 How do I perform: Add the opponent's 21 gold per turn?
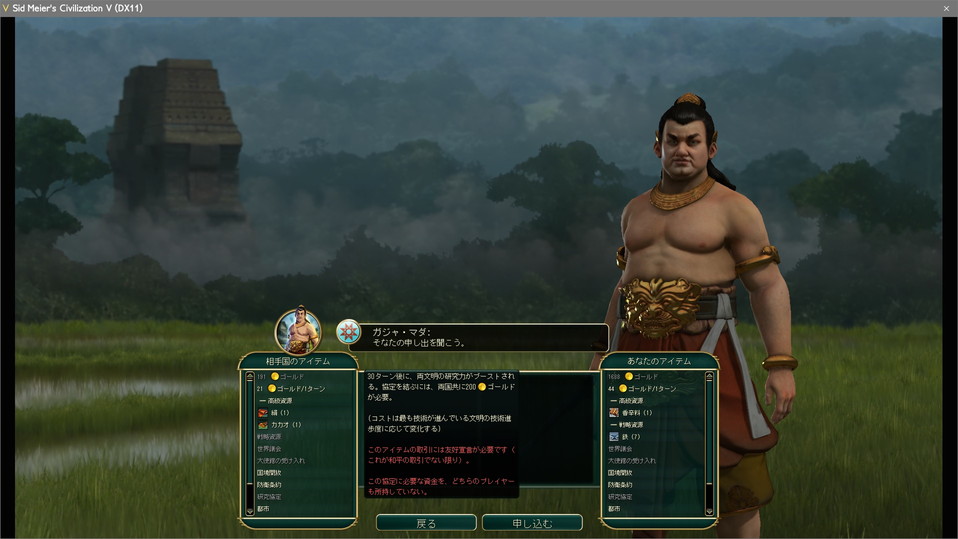[x=295, y=388]
